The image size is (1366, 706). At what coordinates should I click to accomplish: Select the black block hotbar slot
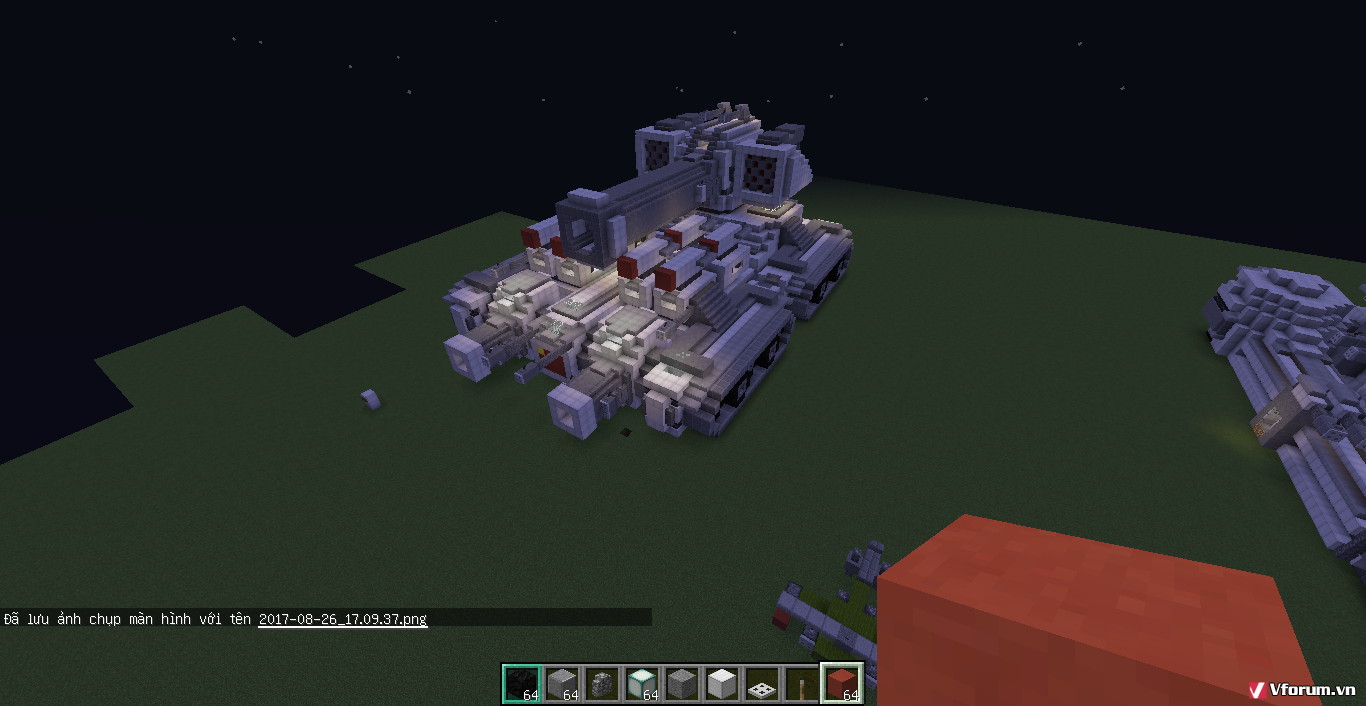521,684
